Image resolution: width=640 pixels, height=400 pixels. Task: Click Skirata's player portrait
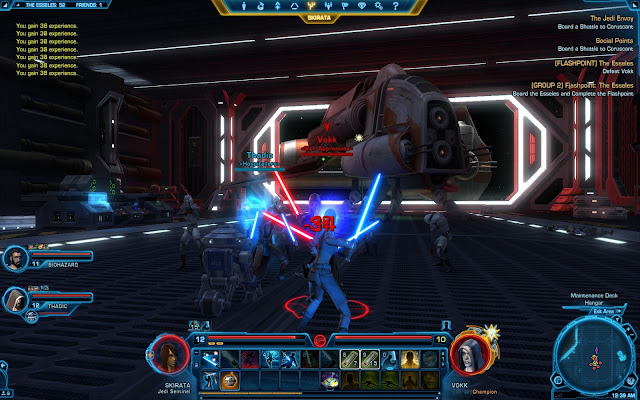click(x=168, y=354)
